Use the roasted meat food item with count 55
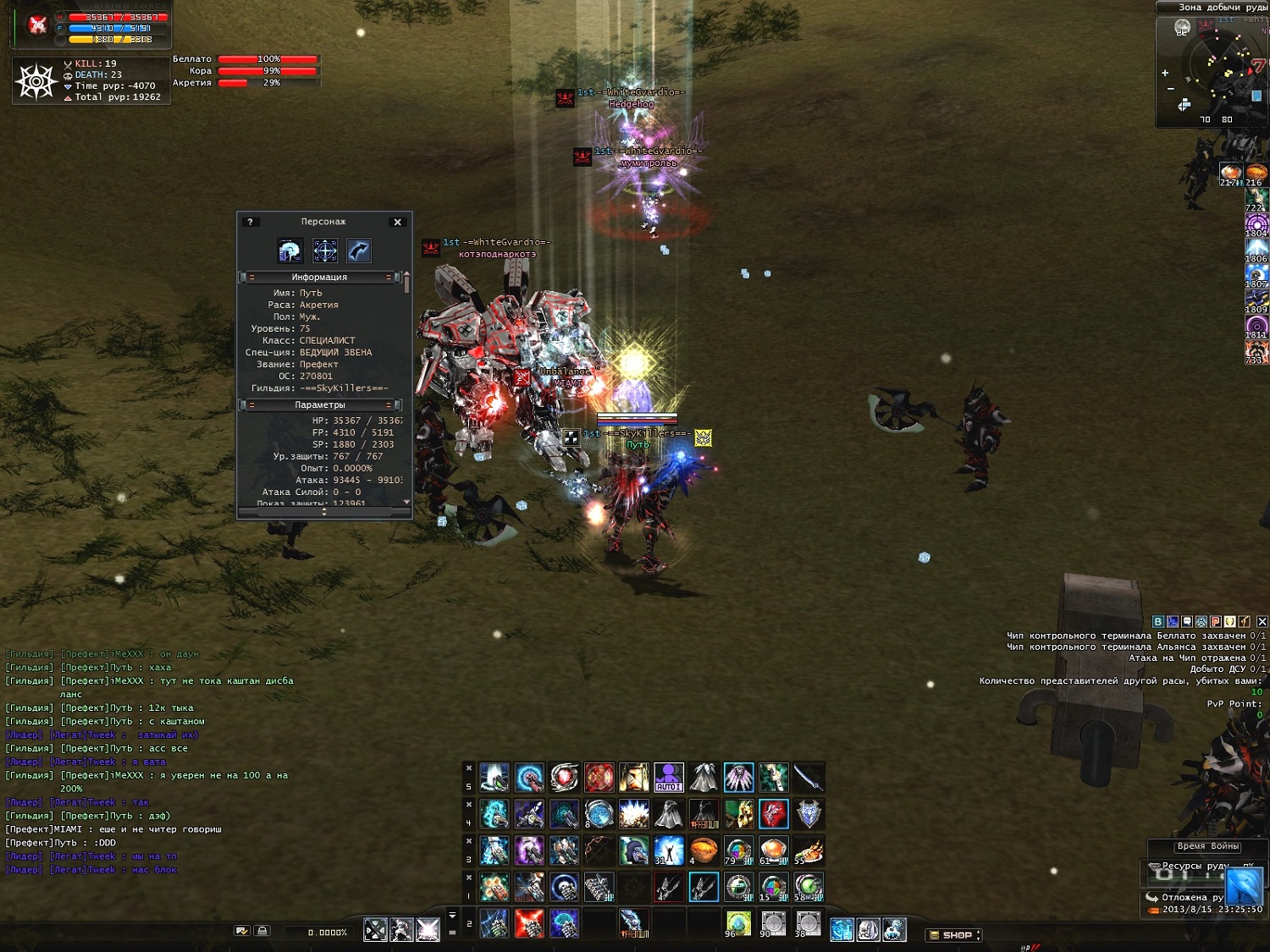Screen dimensions: 1270x952 click(x=809, y=850)
